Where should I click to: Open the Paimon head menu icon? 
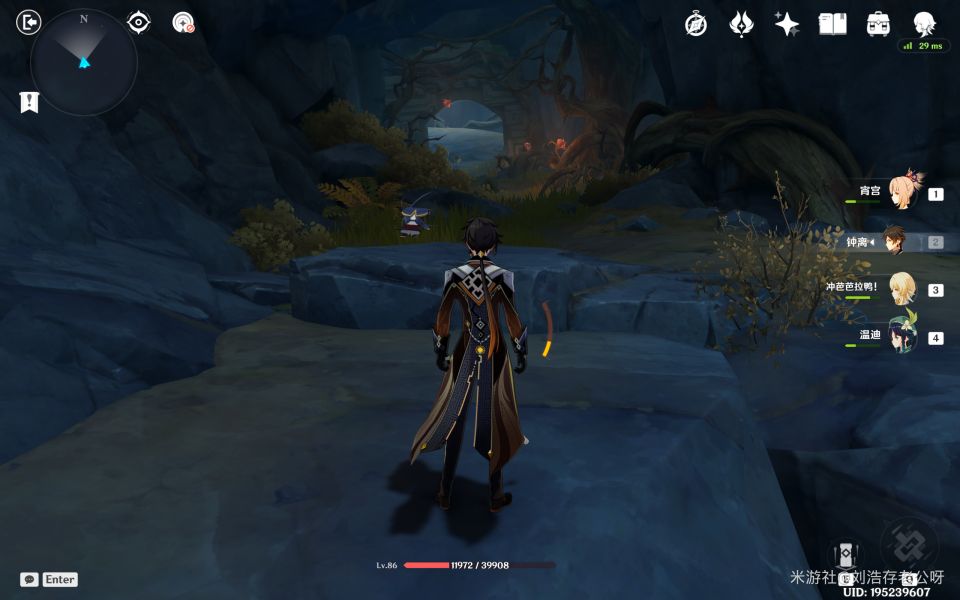[924, 24]
